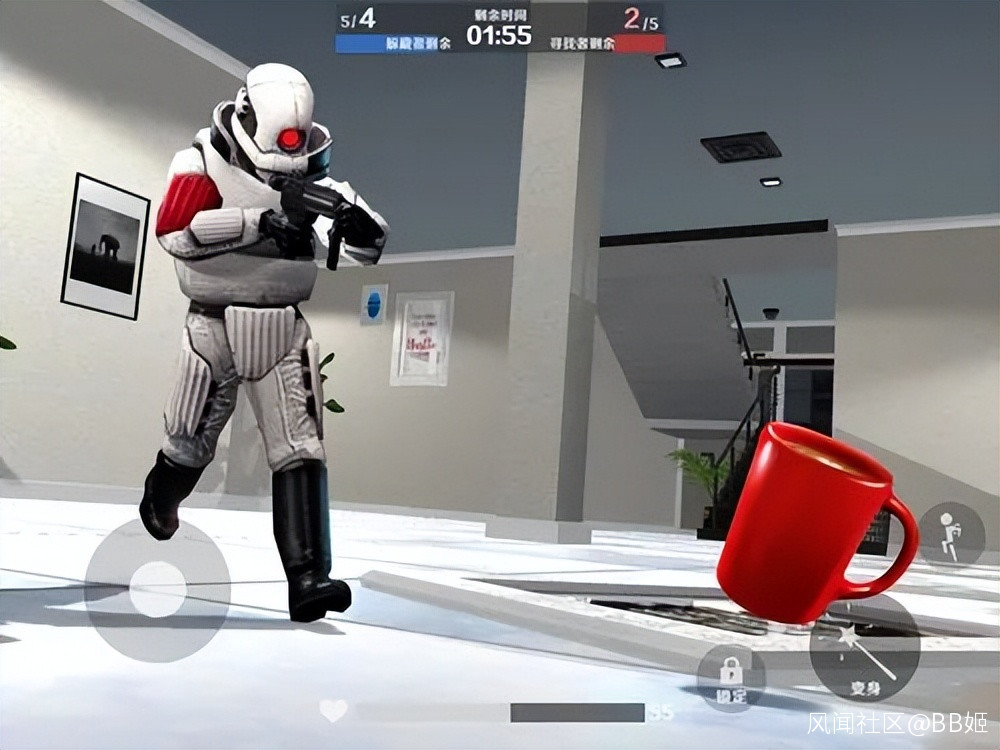Tap the jumping figure action button
Screen dimensions: 1000x750
coord(950,534)
